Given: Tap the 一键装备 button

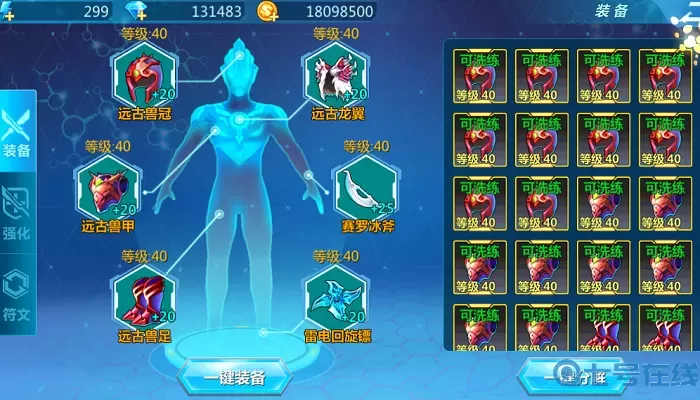Looking at the screenshot, I should click(234, 378).
